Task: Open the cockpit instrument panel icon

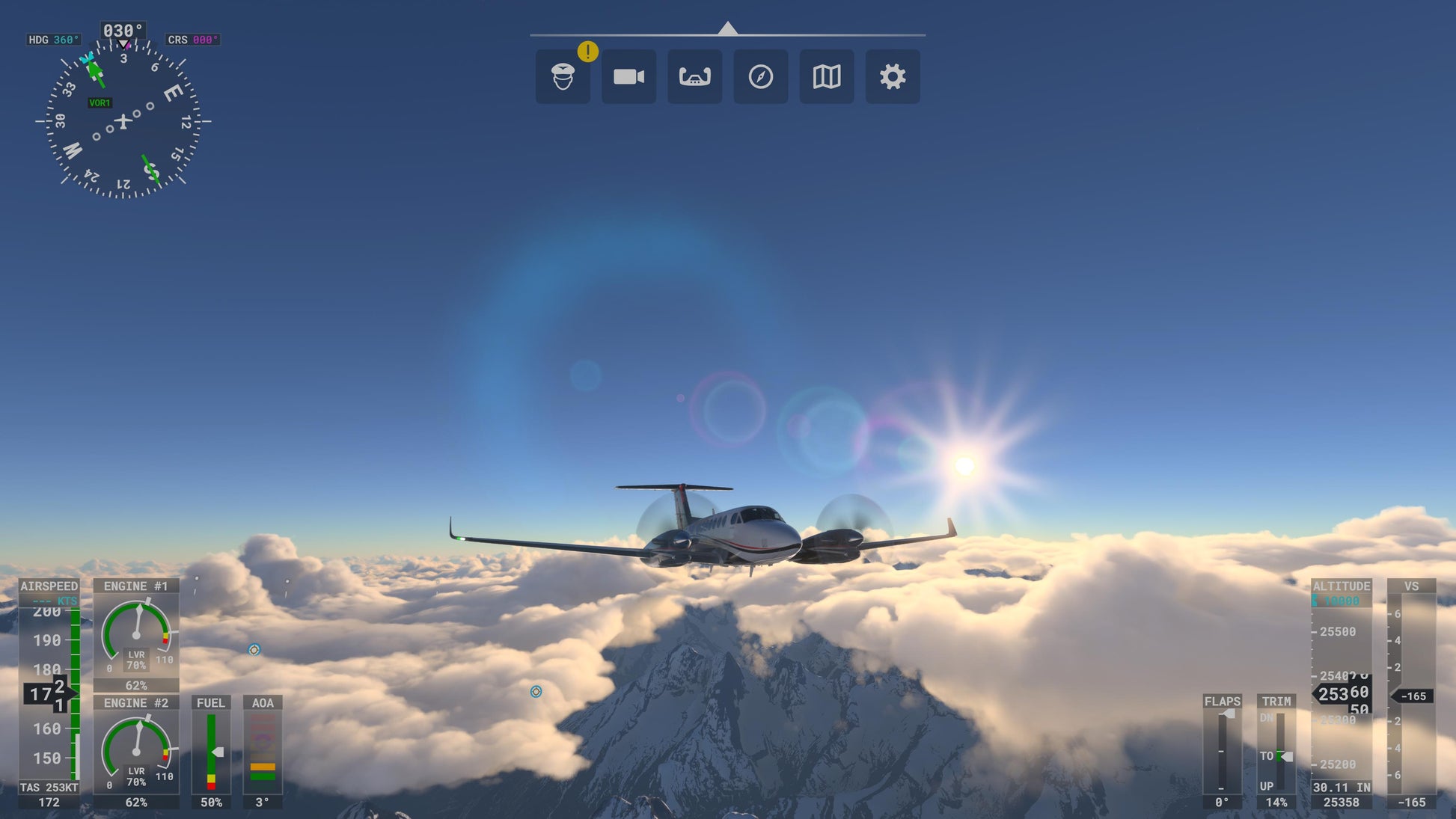Action: click(694, 76)
